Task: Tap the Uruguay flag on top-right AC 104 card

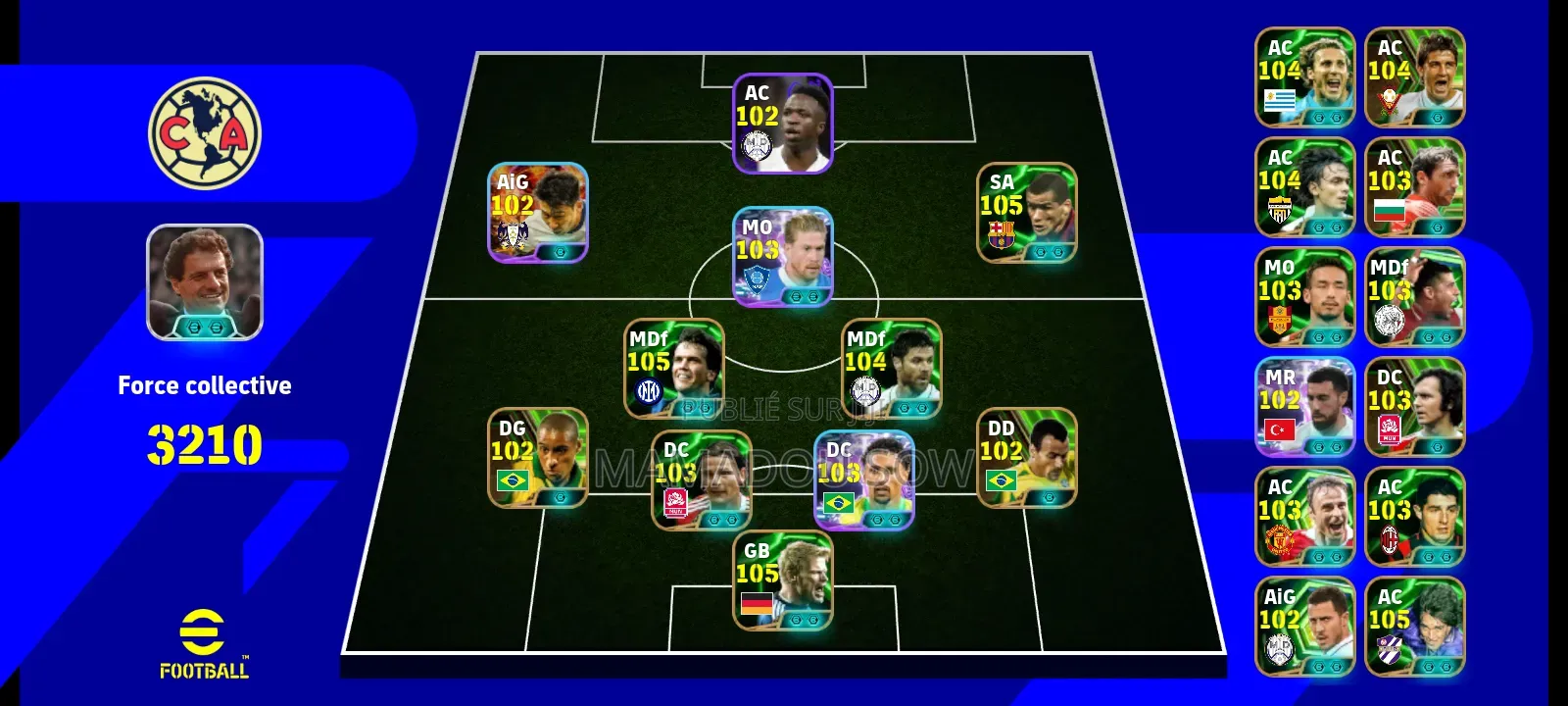Action: [1280, 99]
